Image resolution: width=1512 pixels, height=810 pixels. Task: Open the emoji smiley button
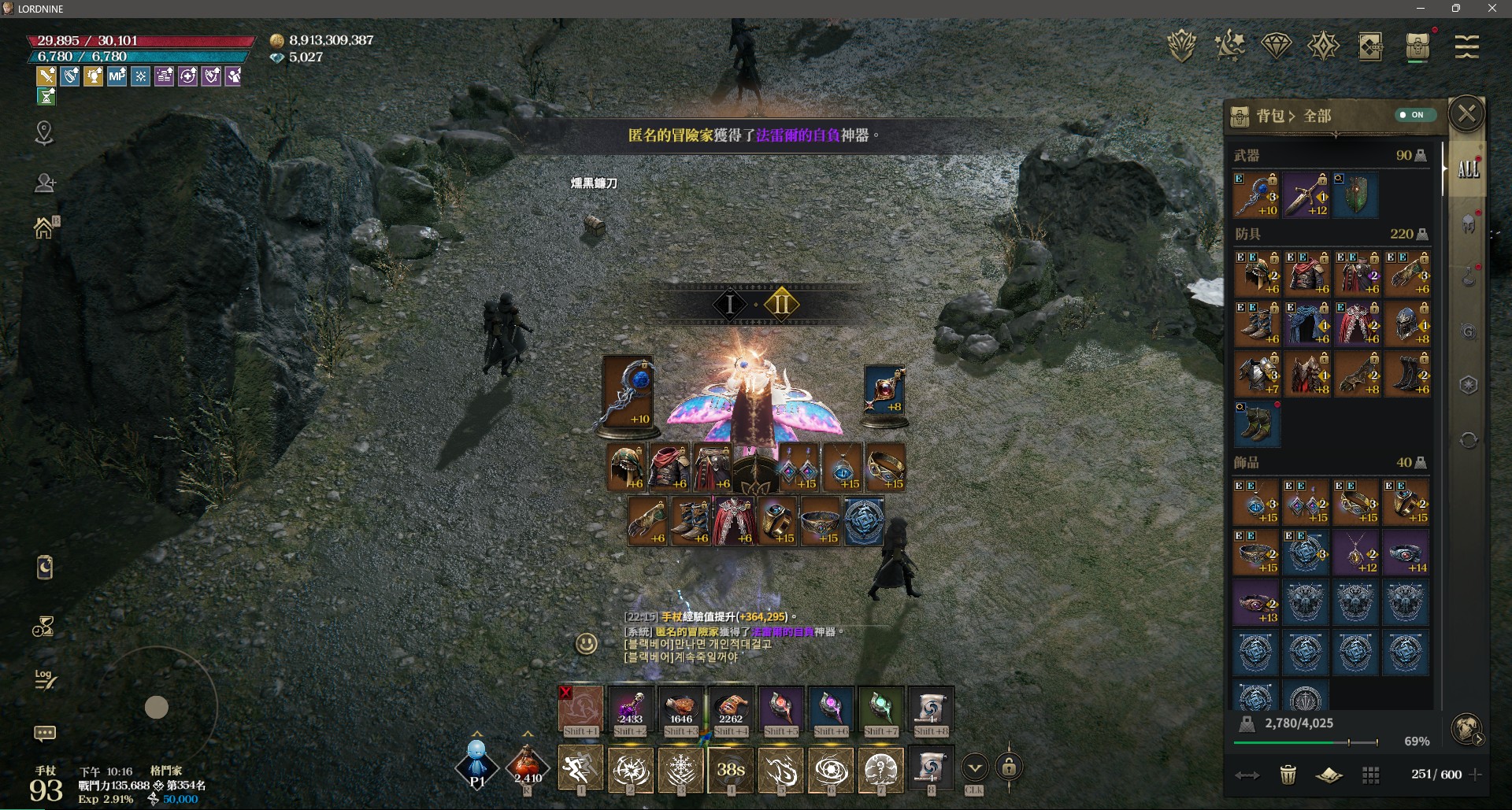[x=586, y=644]
